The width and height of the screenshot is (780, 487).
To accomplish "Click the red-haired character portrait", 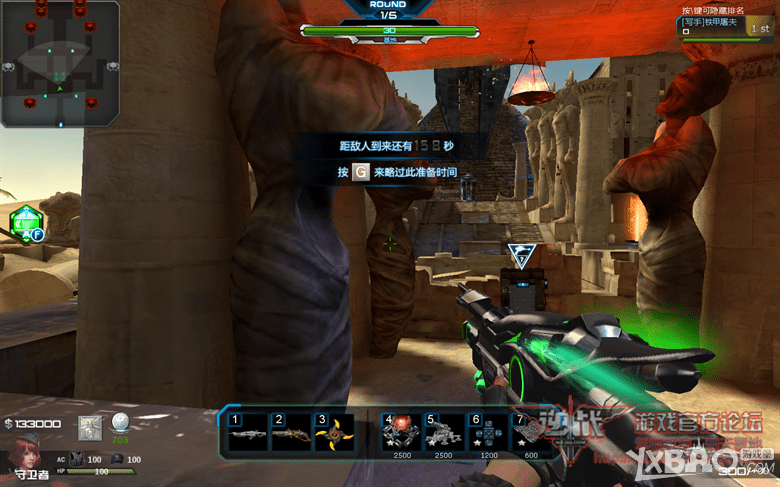I will 24,455.
